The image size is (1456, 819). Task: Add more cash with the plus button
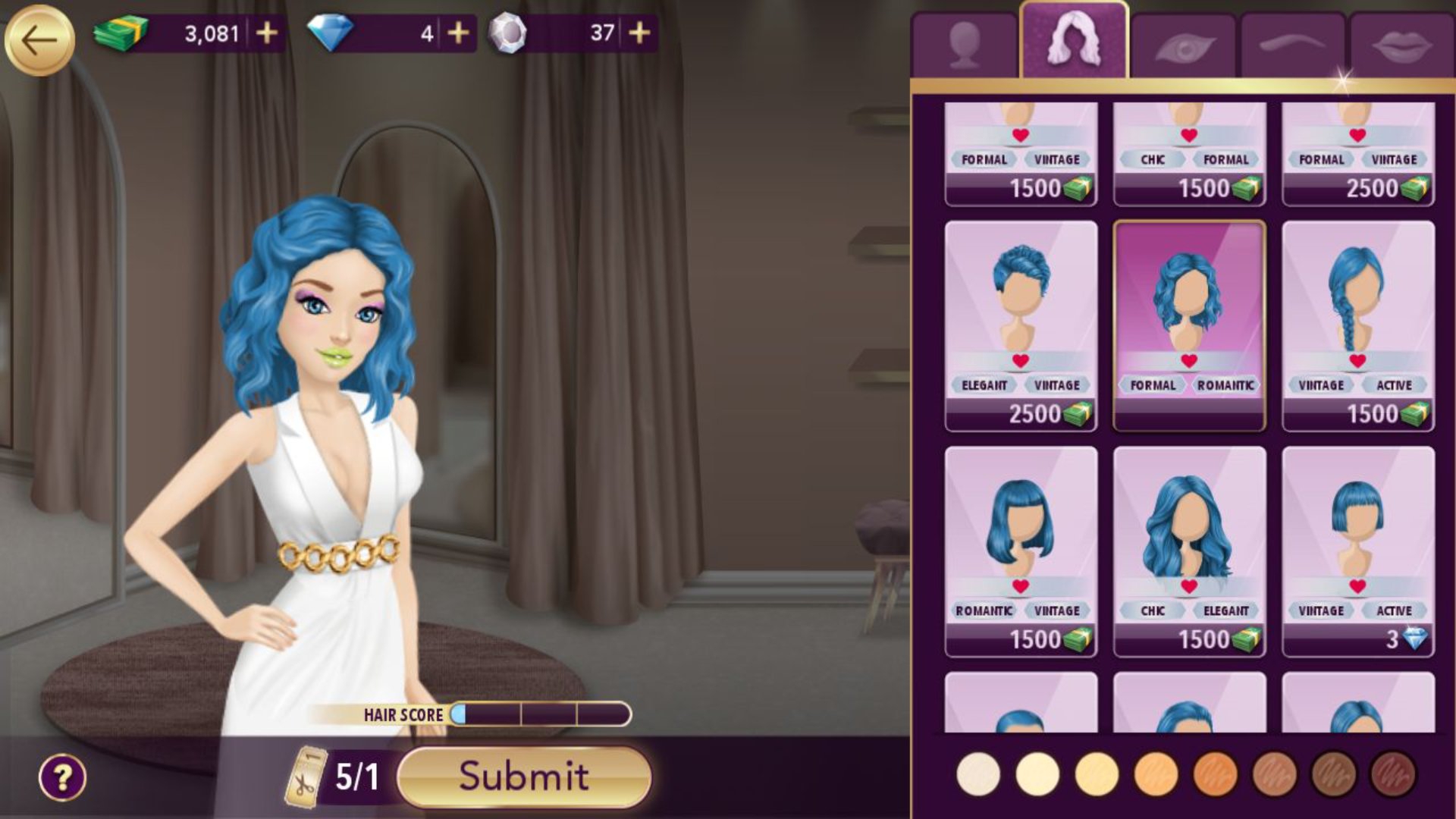[266, 33]
